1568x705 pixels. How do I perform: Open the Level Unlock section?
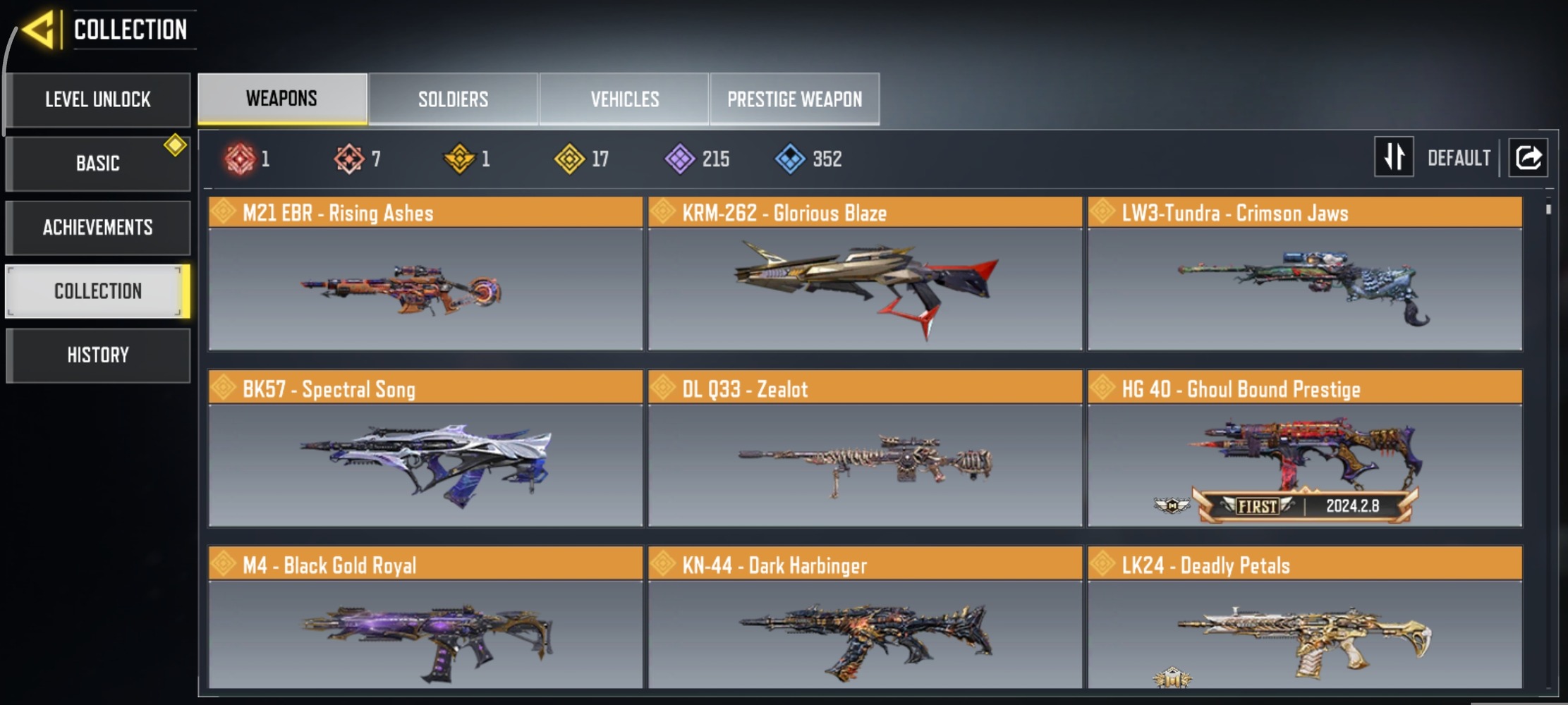98,99
